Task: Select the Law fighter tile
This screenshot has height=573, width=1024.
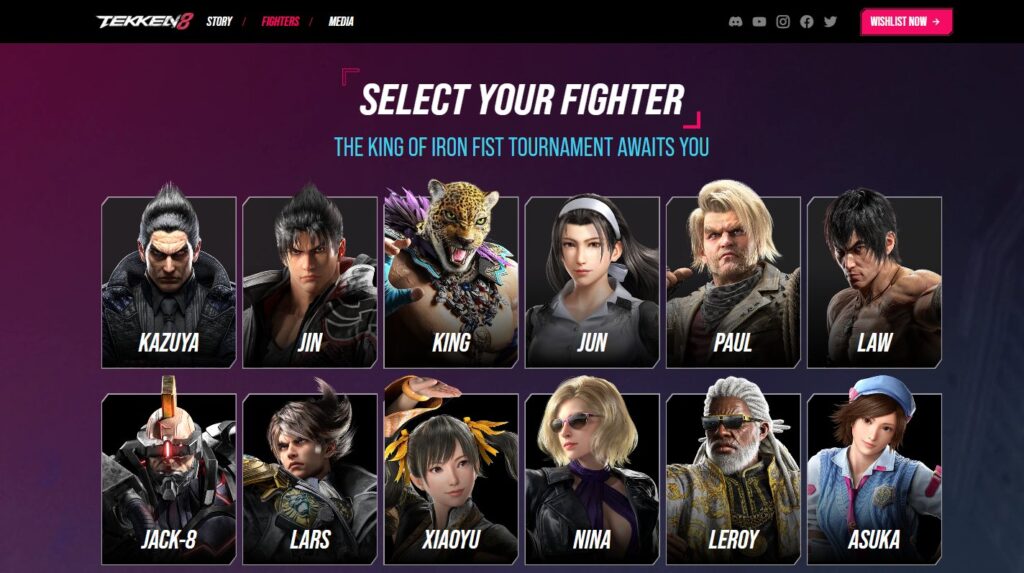Action: click(x=874, y=282)
